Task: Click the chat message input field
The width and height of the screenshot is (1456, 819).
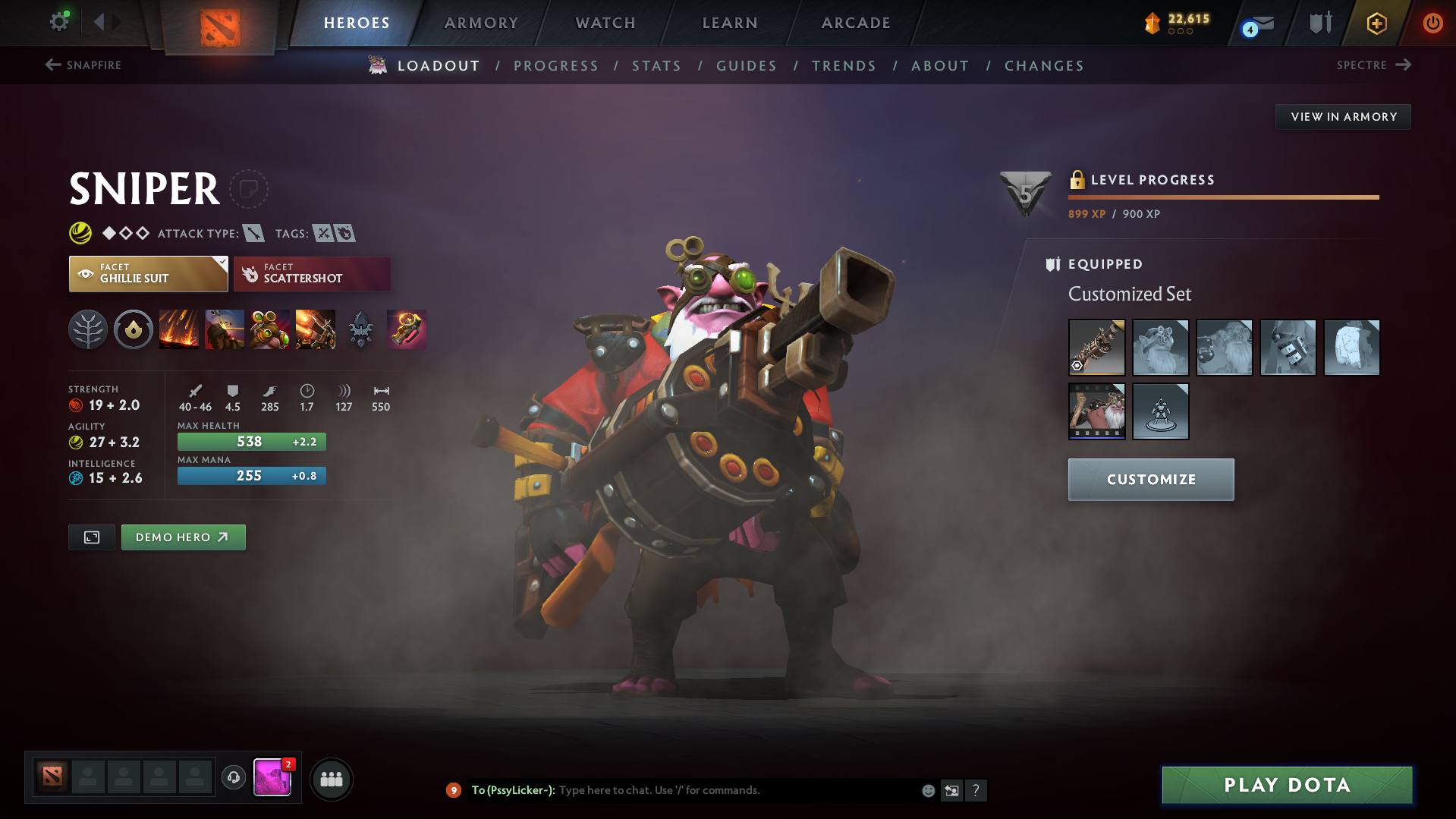Action: (736, 790)
